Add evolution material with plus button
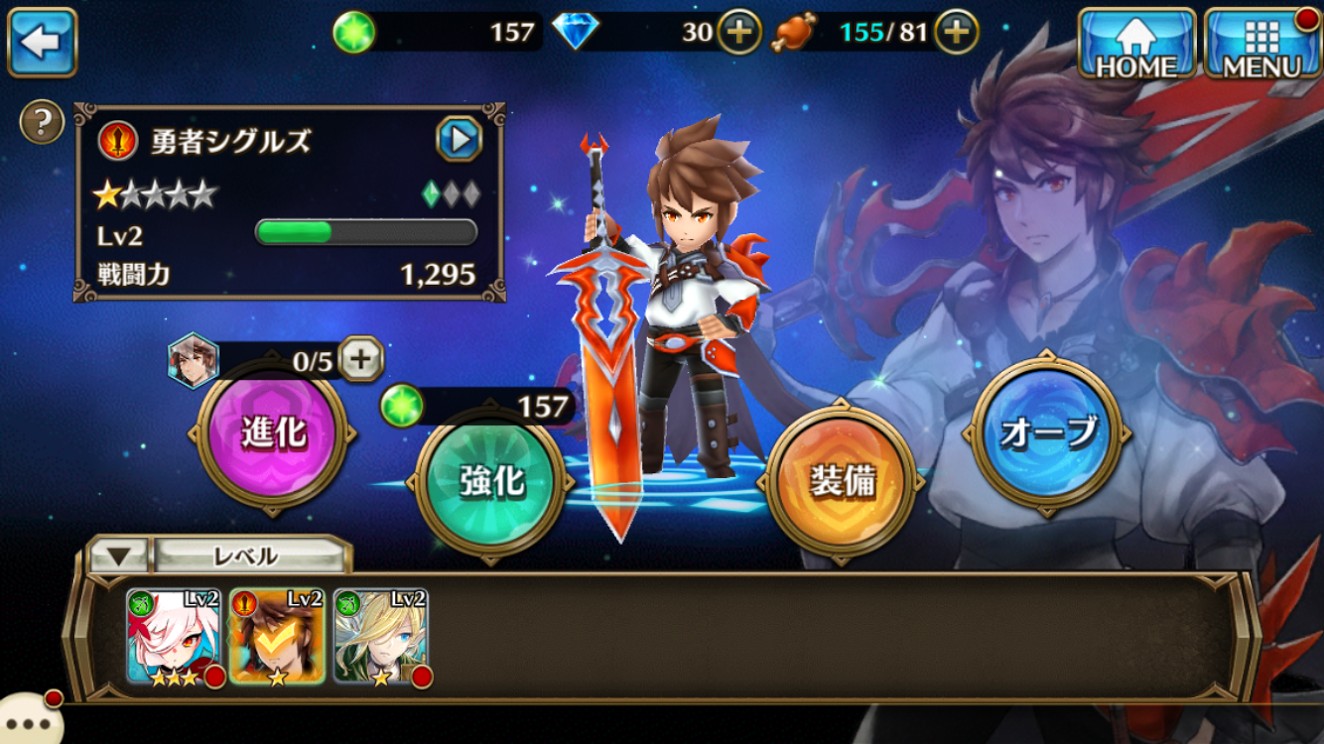 pos(360,358)
